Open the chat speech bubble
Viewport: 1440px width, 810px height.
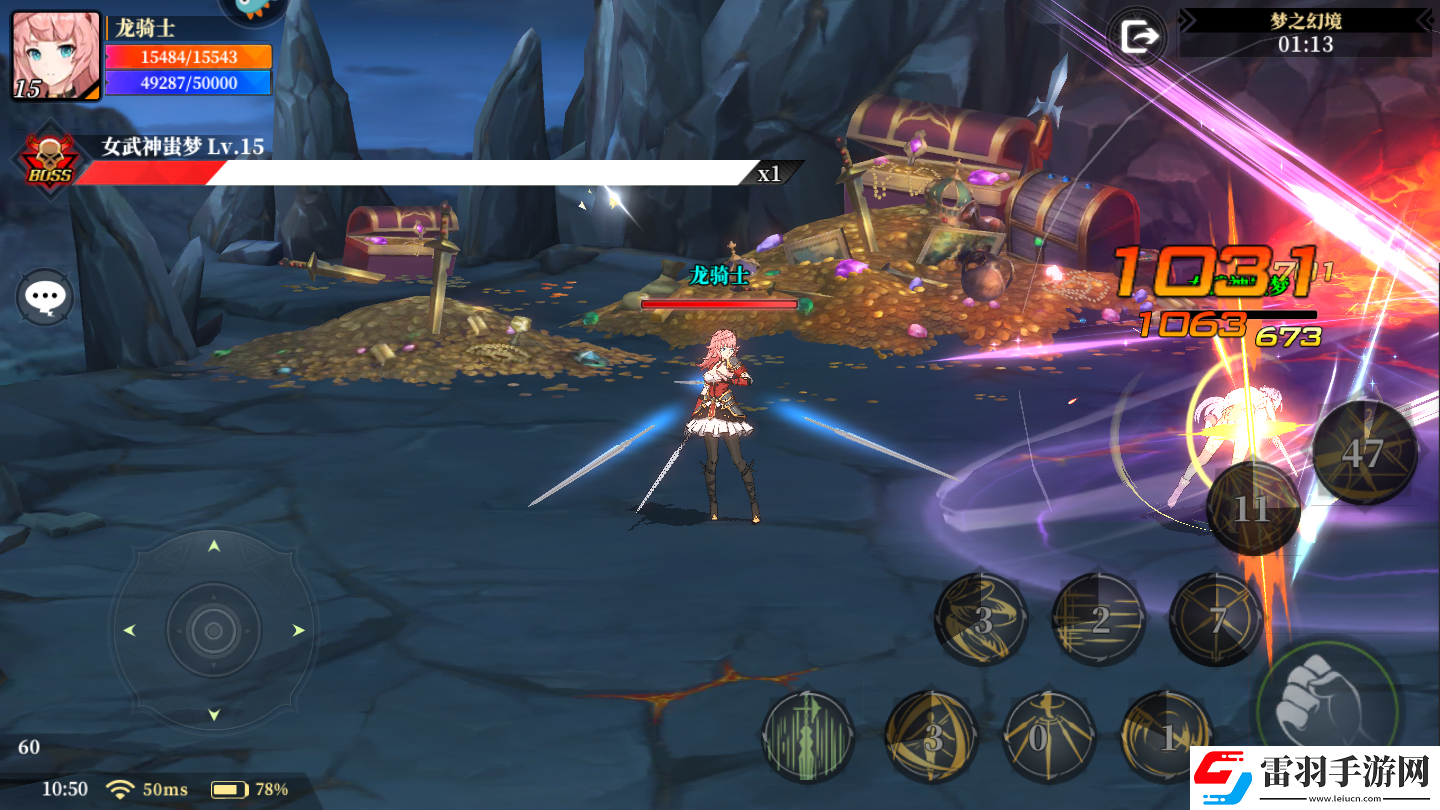[x=45, y=297]
